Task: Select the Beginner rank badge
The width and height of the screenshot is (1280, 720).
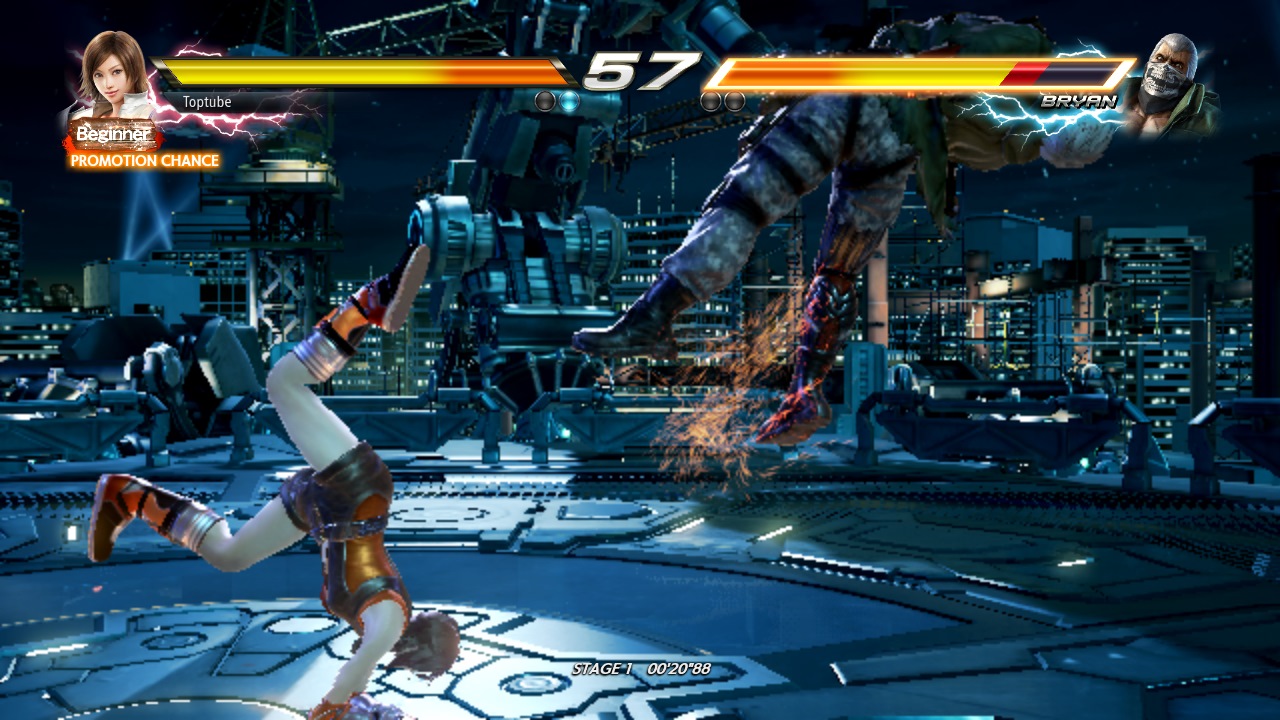Action: (x=113, y=134)
